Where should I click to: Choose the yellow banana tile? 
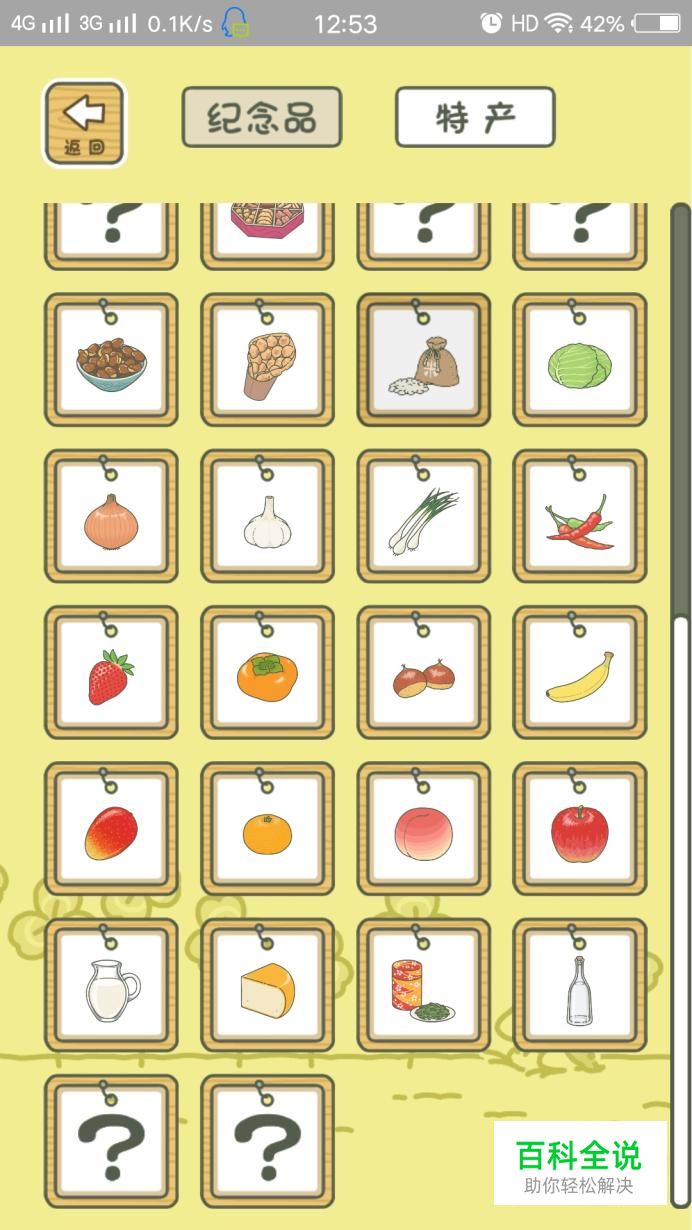(x=580, y=674)
